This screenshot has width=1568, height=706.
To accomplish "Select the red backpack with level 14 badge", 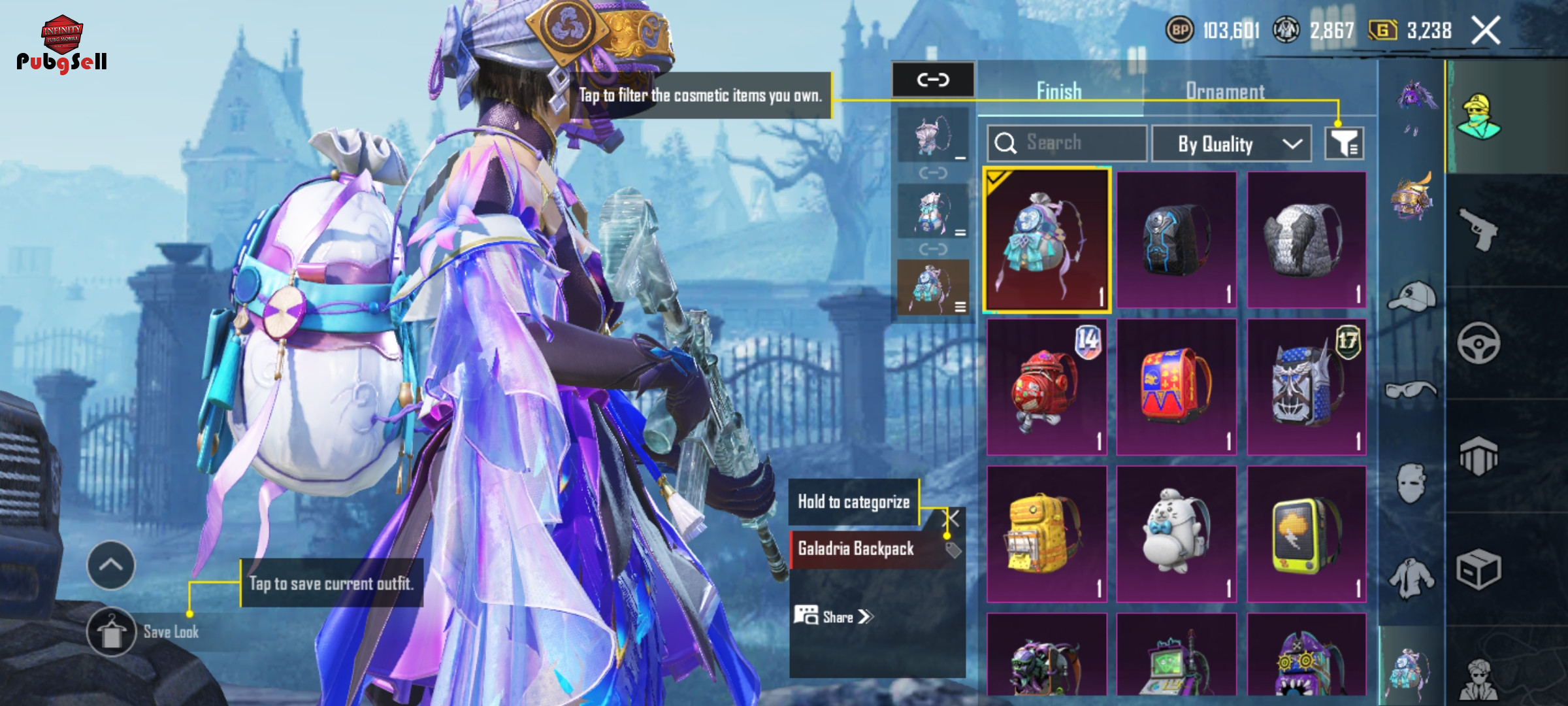I will pyautogui.click(x=1047, y=388).
